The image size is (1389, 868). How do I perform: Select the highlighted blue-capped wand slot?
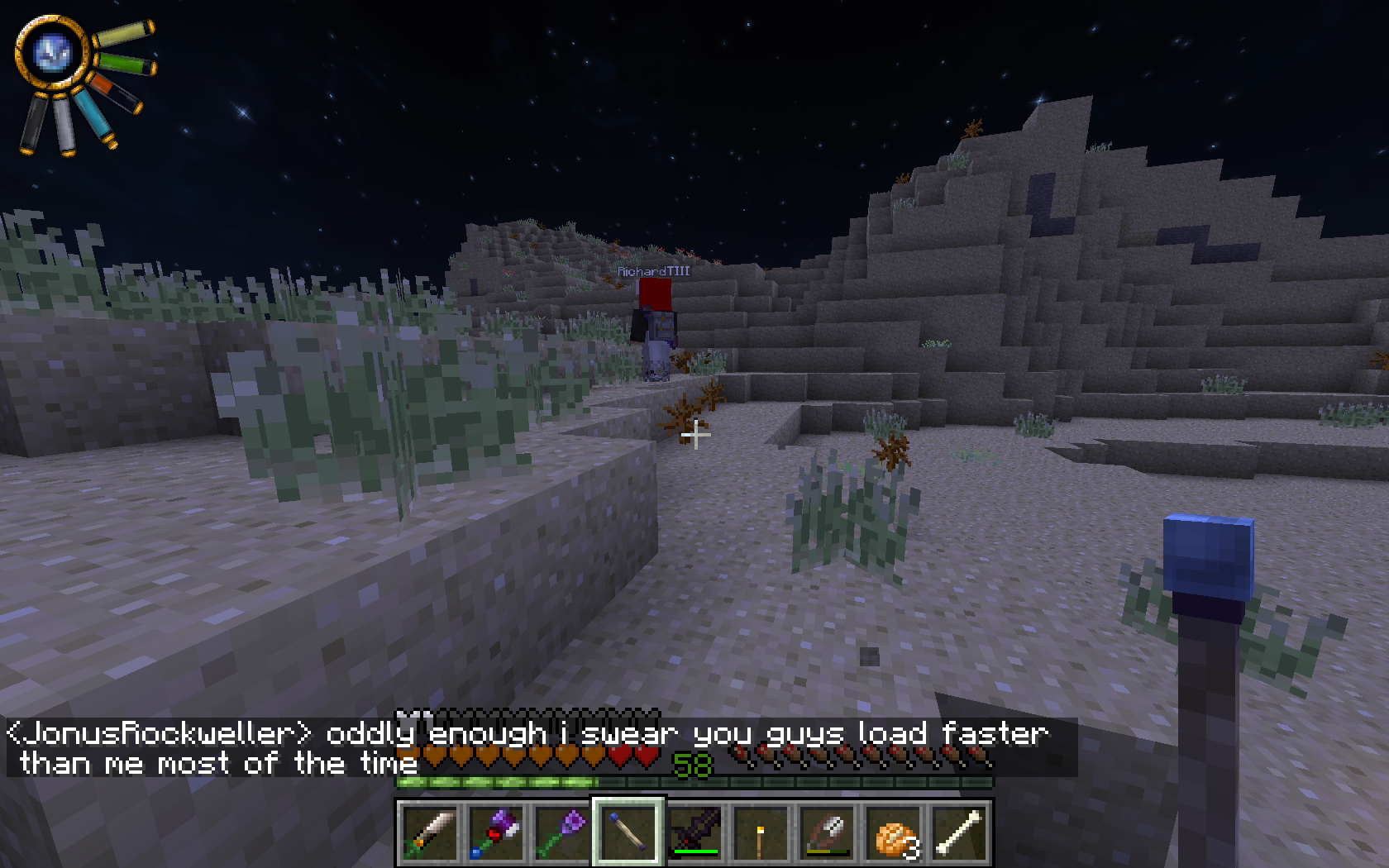628,832
